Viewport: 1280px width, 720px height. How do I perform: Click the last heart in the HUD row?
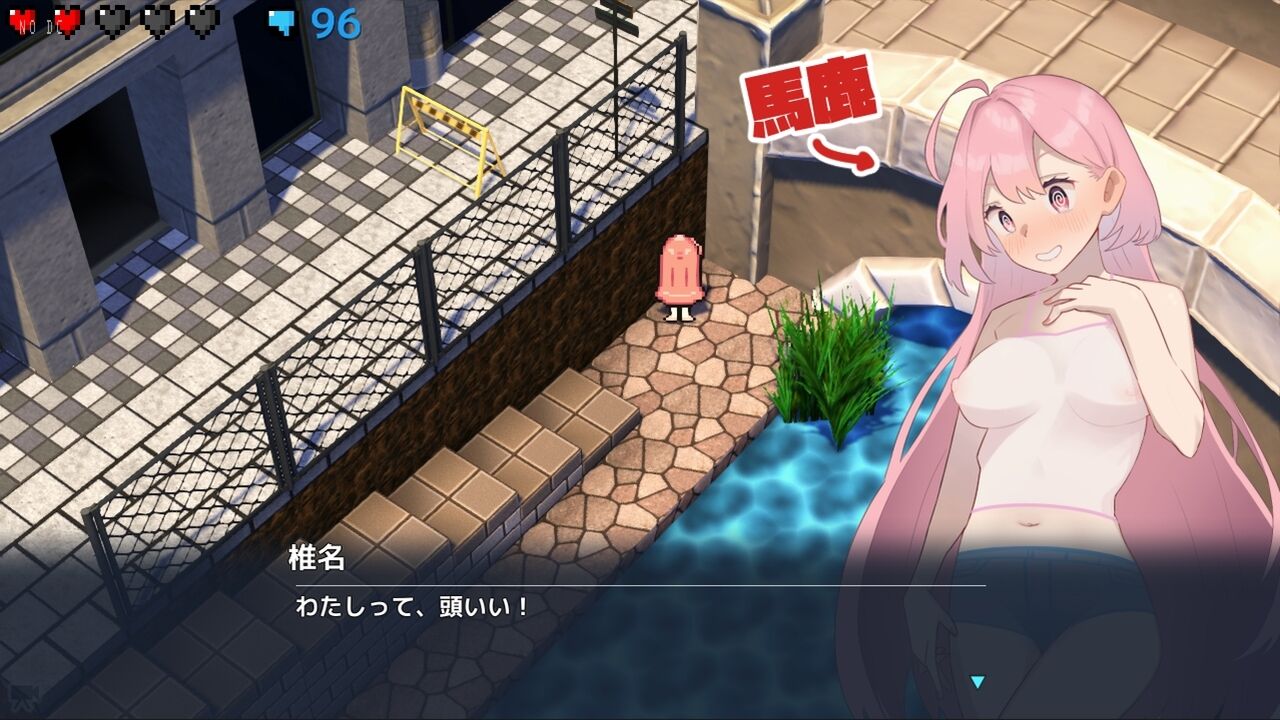coord(201,20)
